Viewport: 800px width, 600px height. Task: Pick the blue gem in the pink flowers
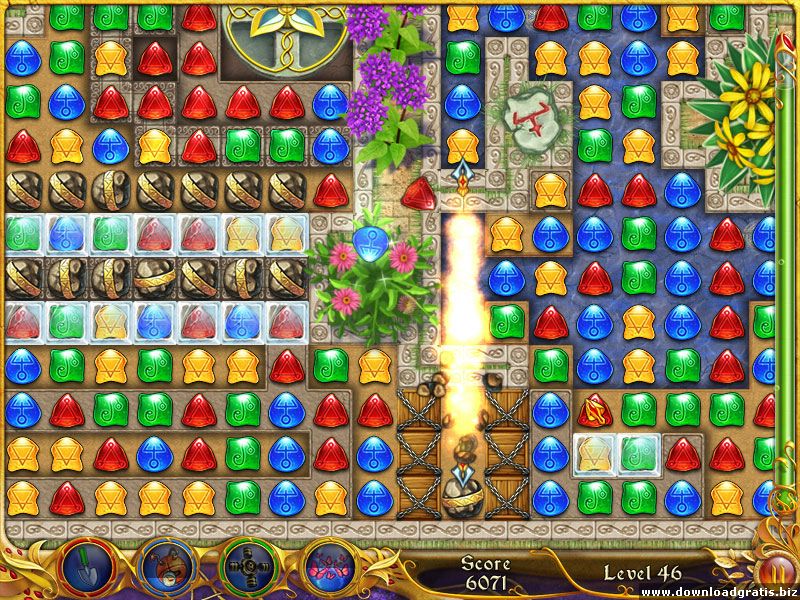(x=374, y=241)
